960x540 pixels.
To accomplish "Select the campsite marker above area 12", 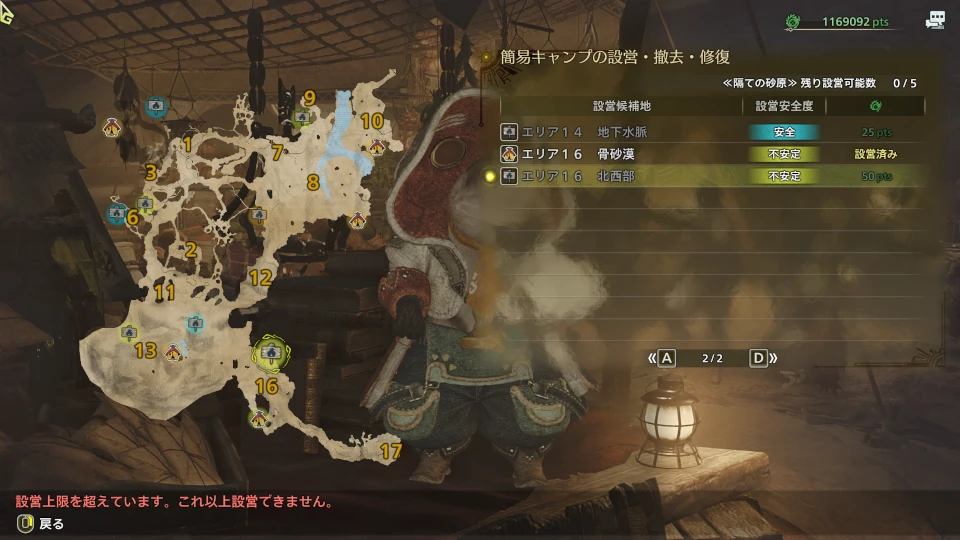I will tap(258, 214).
